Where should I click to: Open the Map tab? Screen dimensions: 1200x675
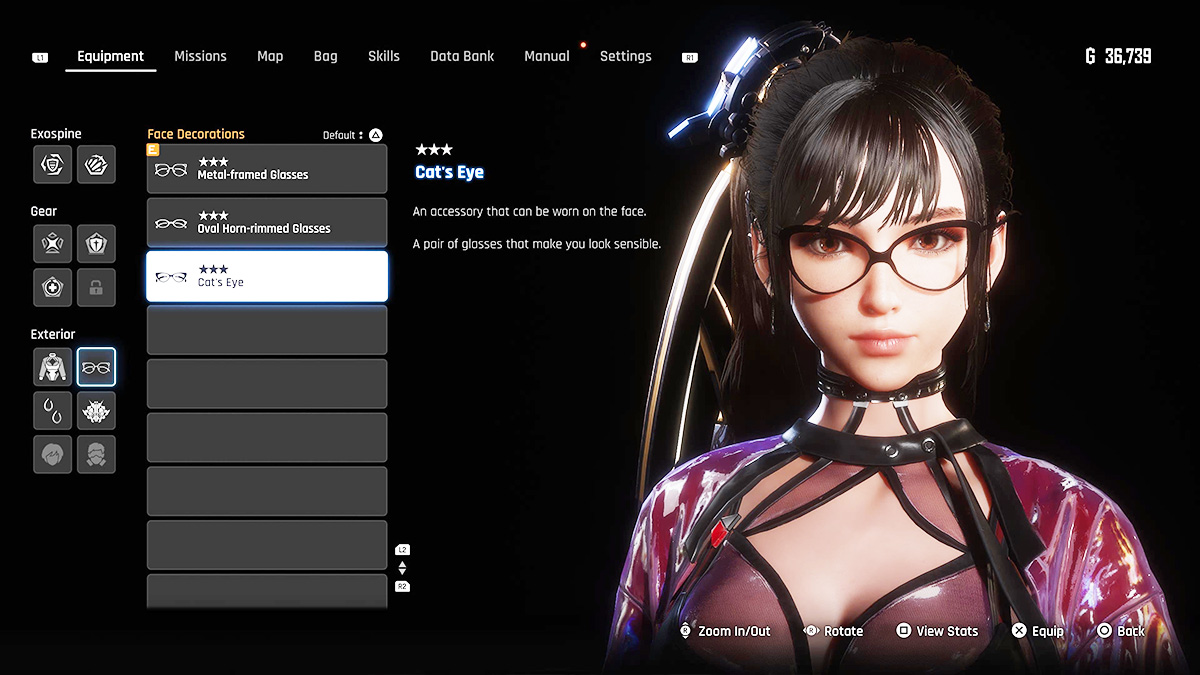(270, 56)
